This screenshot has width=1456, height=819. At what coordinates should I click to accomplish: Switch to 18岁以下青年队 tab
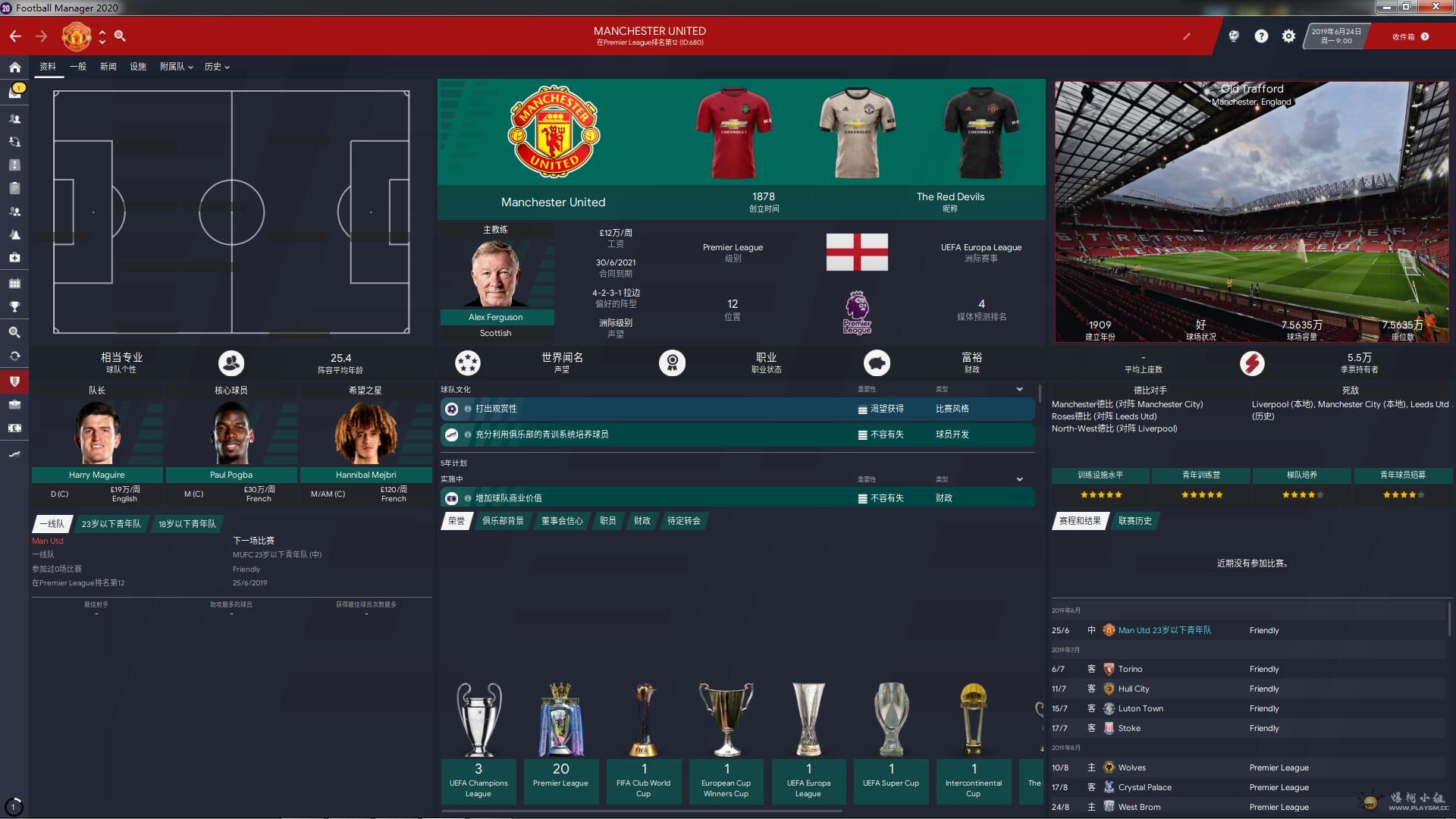(187, 524)
